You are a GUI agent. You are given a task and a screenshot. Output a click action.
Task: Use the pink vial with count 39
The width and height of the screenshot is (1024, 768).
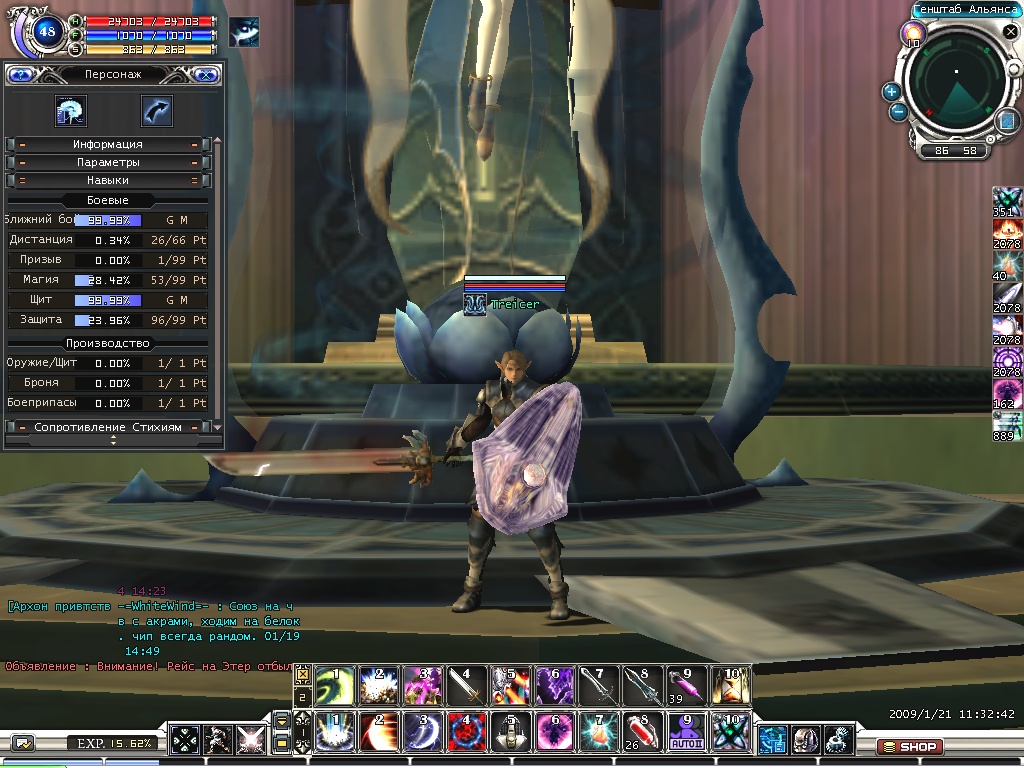click(x=687, y=686)
